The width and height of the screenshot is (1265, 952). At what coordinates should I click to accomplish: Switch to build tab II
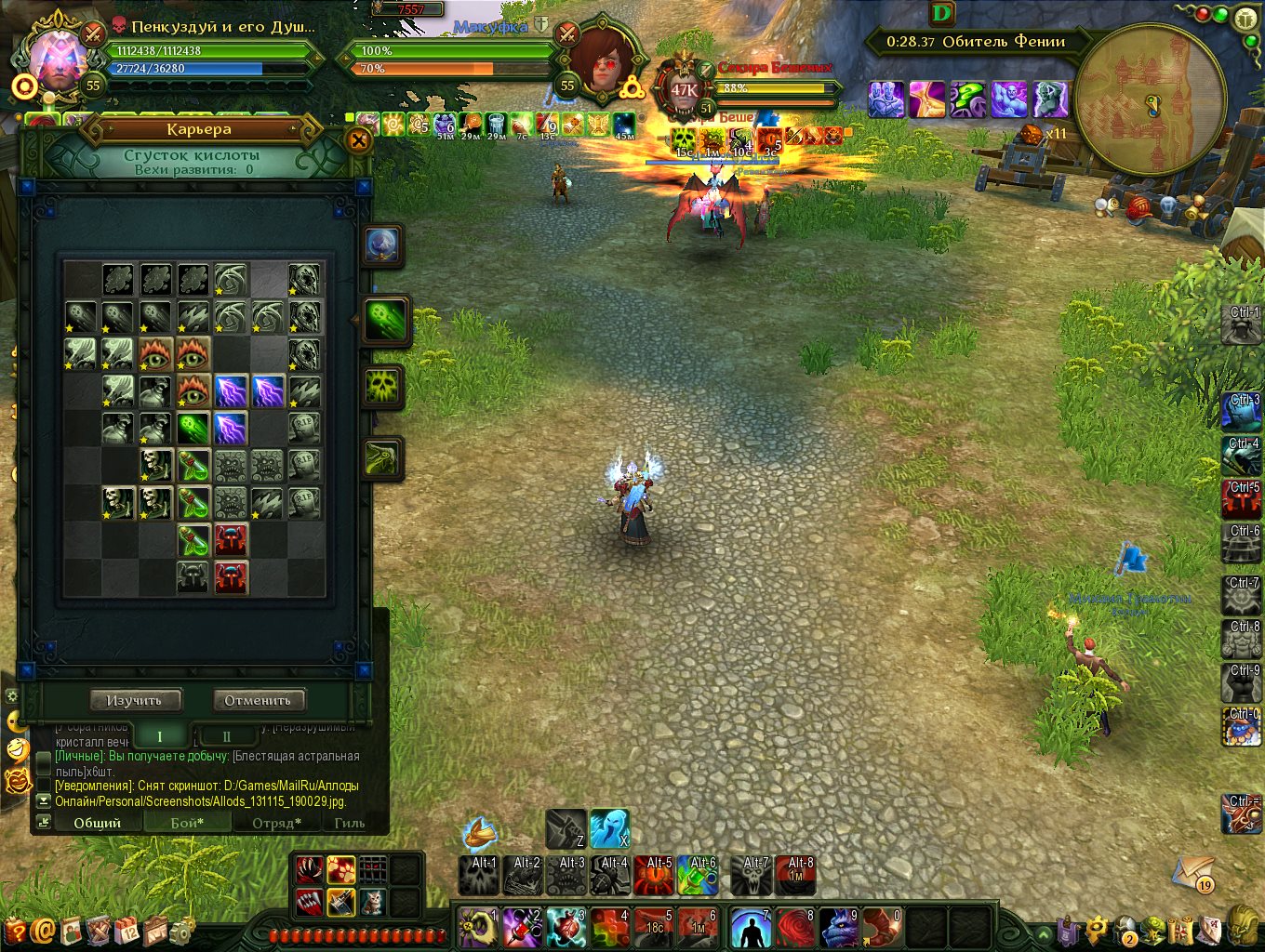click(226, 736)
